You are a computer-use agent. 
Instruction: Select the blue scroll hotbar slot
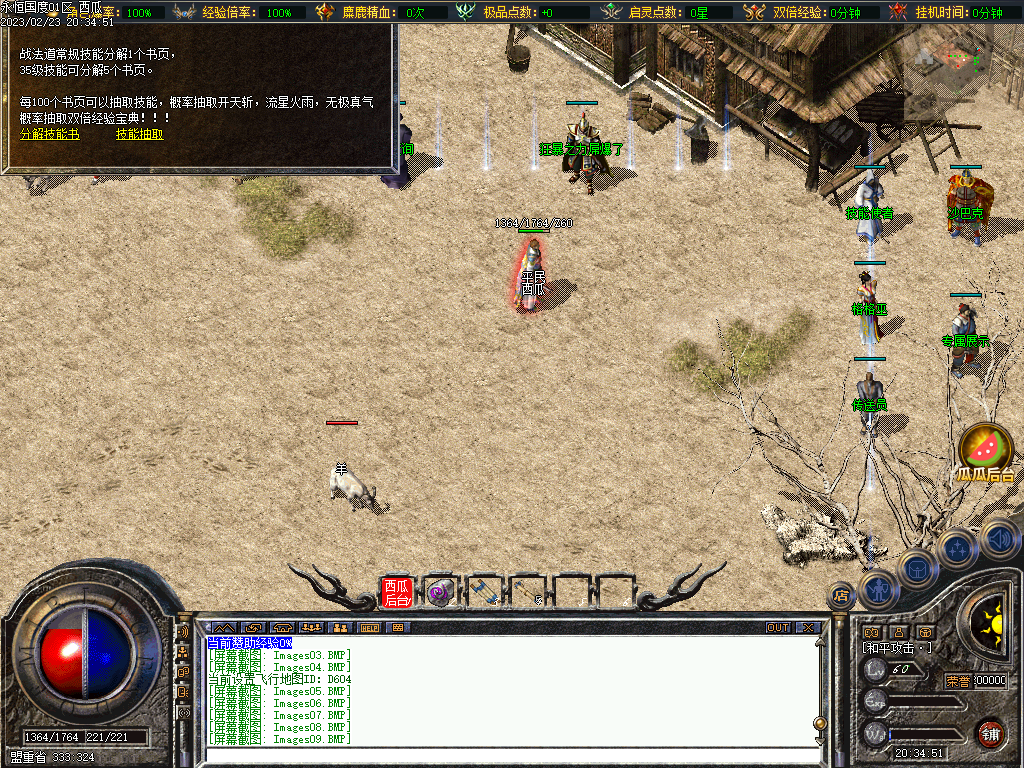point(485,592)
